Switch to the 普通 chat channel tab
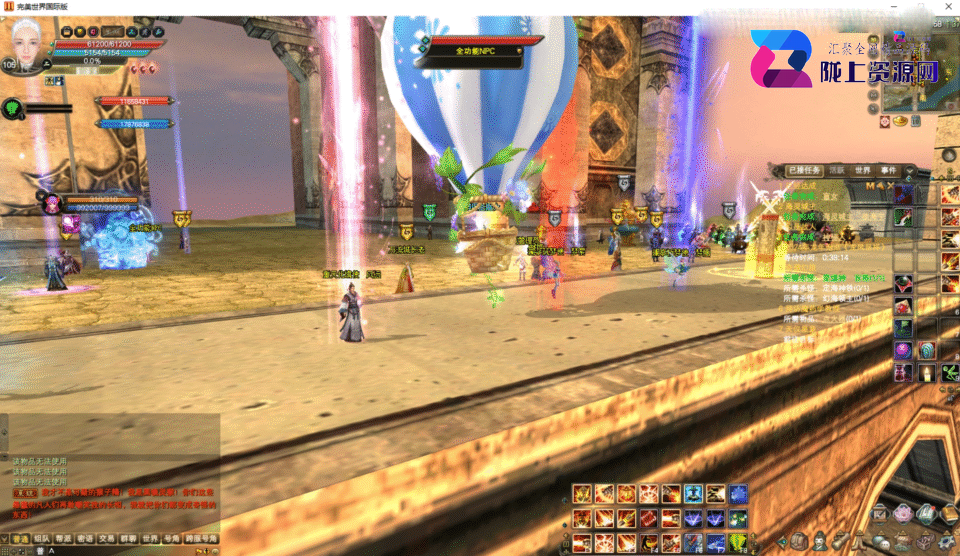960x556 pixels. point(20,538)
